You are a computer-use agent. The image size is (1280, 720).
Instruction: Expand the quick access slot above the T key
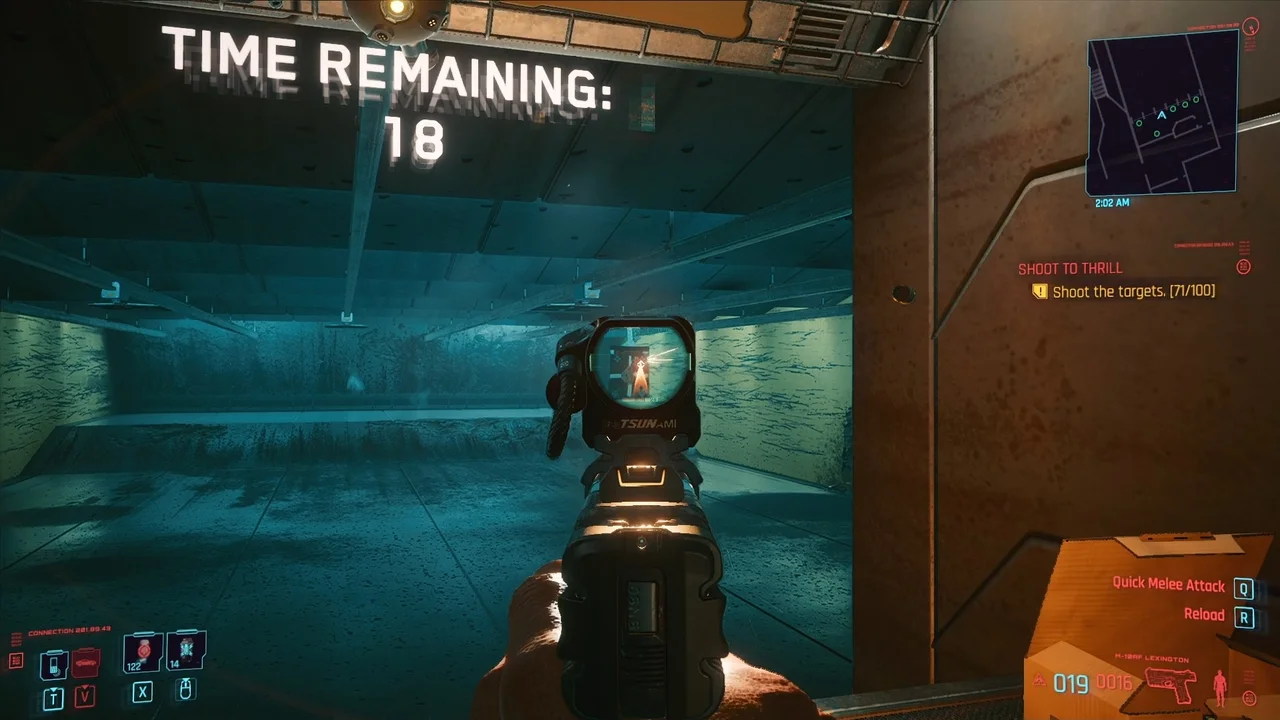pos(52,689)
